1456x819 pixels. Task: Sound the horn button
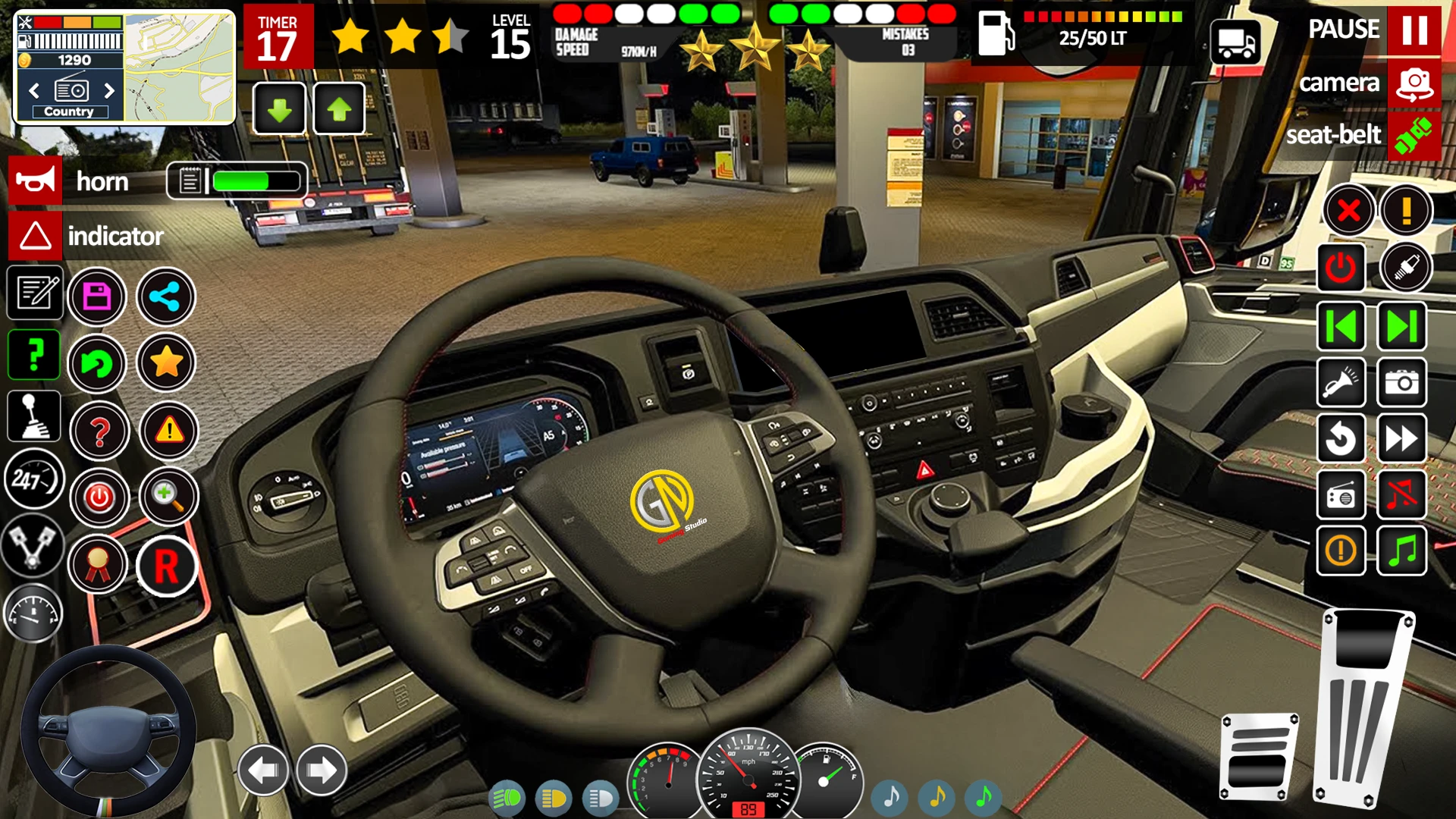[x=35, y=181]
